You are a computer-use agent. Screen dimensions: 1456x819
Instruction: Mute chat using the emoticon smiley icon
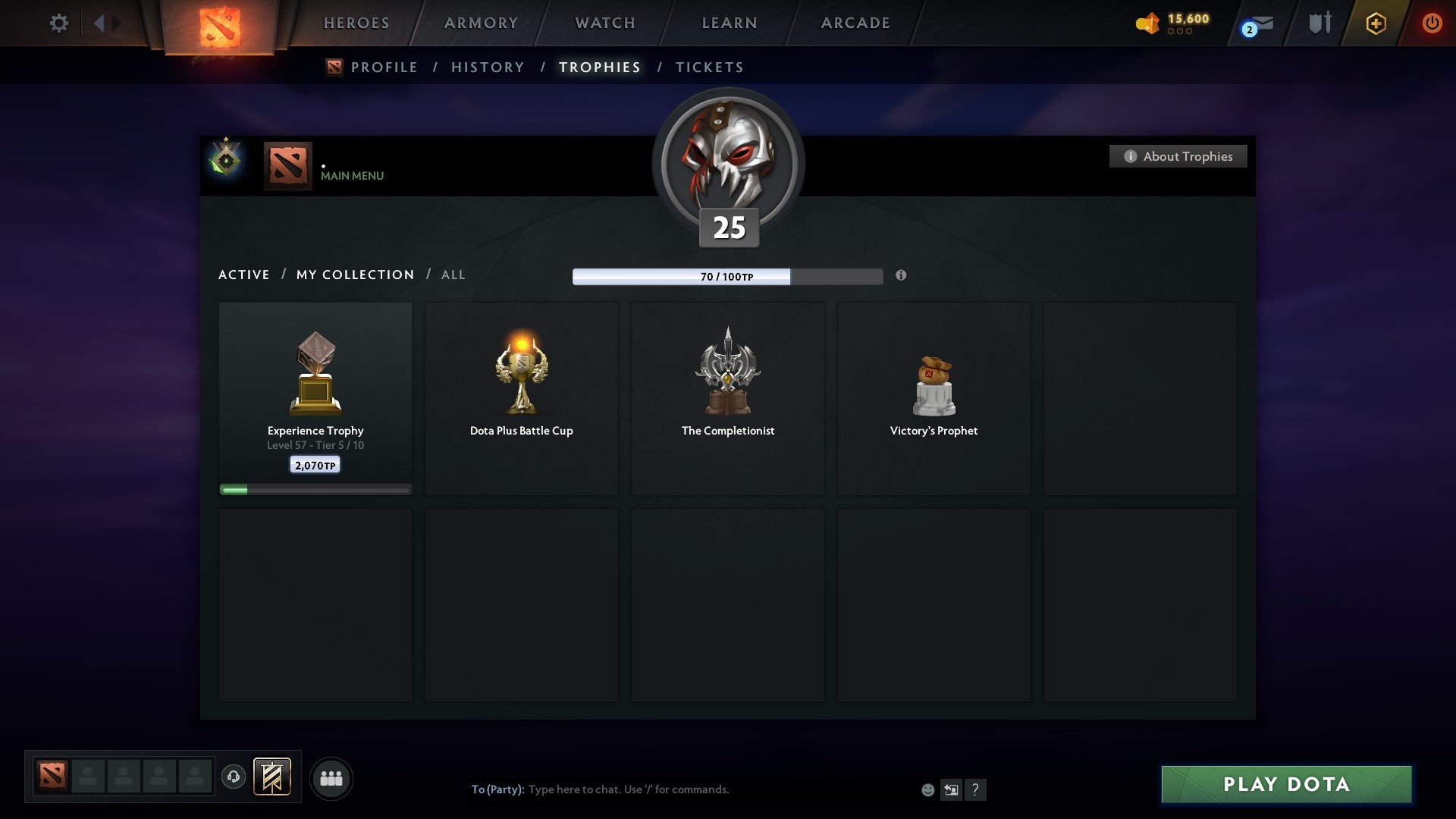(x=928, y=789)
